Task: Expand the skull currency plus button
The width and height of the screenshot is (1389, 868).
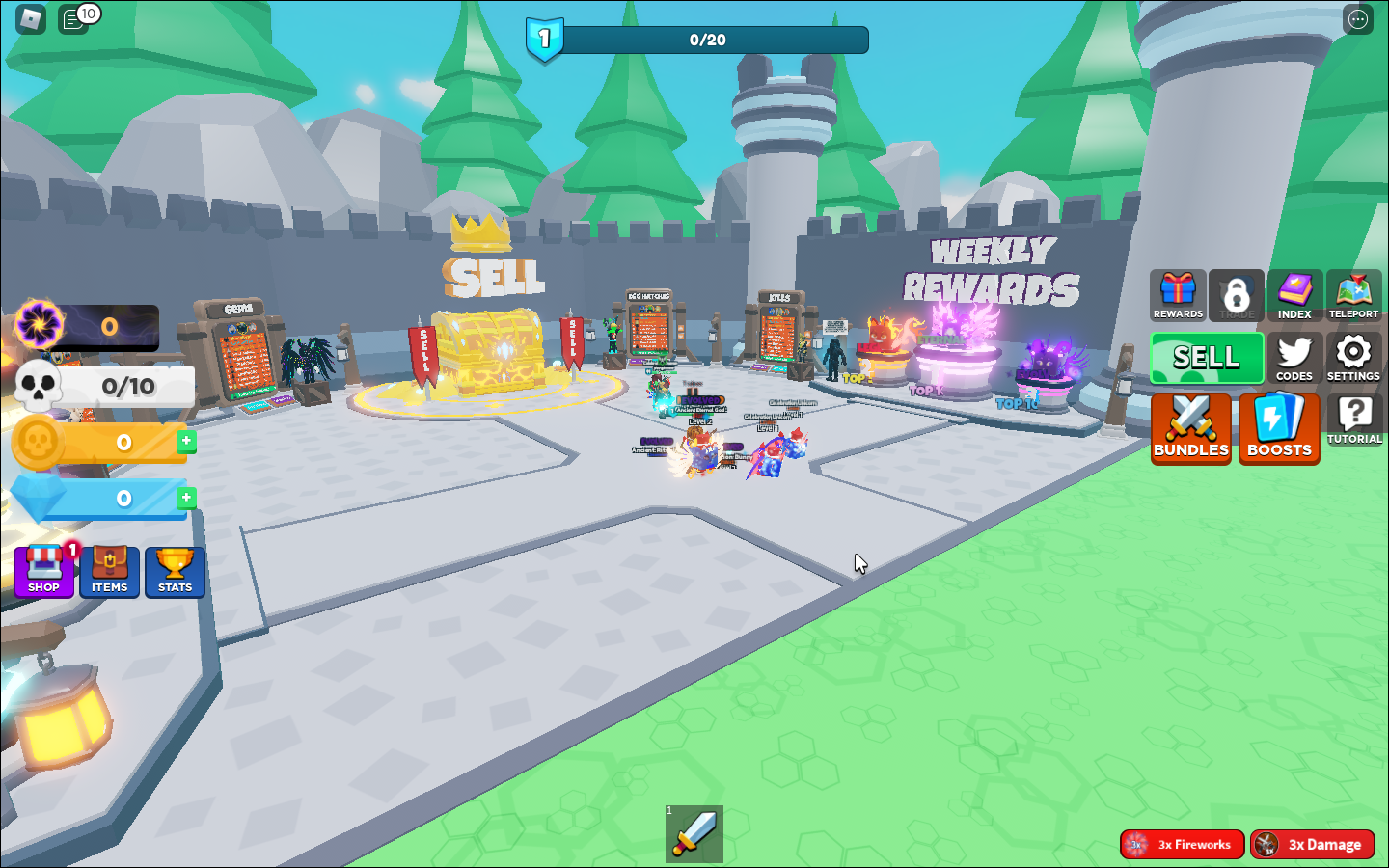Action: 187,441
